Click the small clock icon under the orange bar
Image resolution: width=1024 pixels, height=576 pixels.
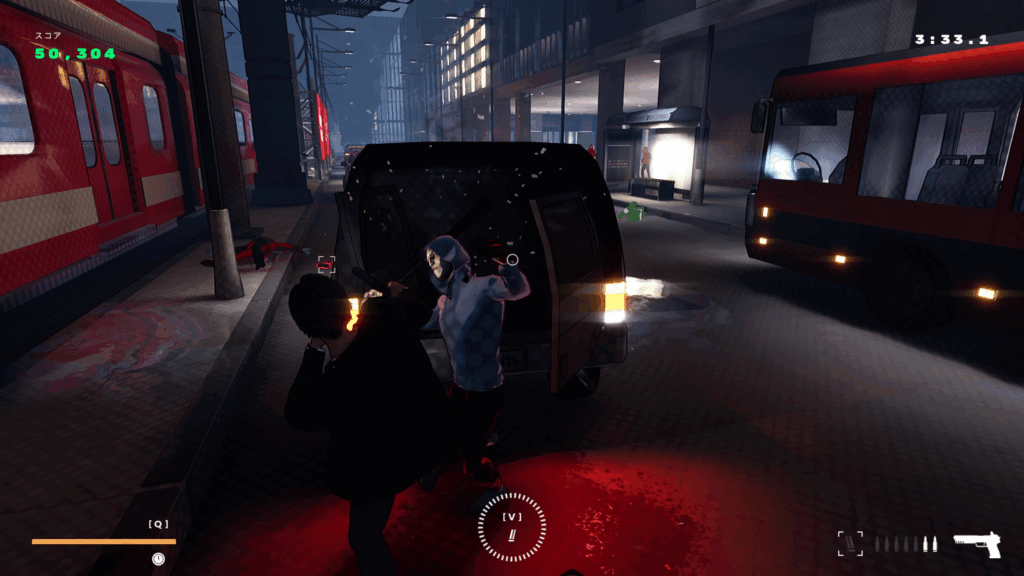pyautogui.click(x=158, y=559)
